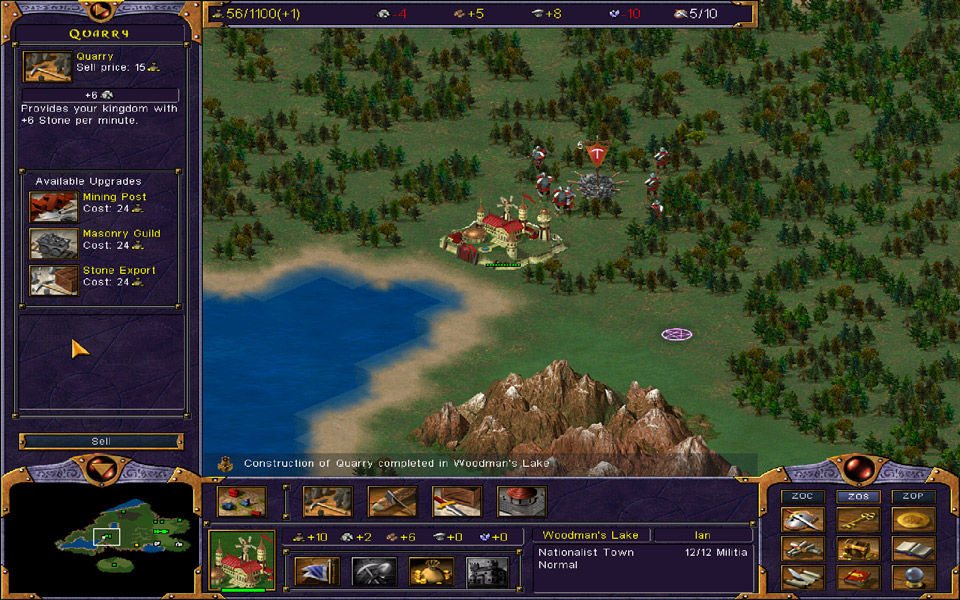Toggle the ZOP overlay button
The image size is (960, 600).
[x=913, y=496]
